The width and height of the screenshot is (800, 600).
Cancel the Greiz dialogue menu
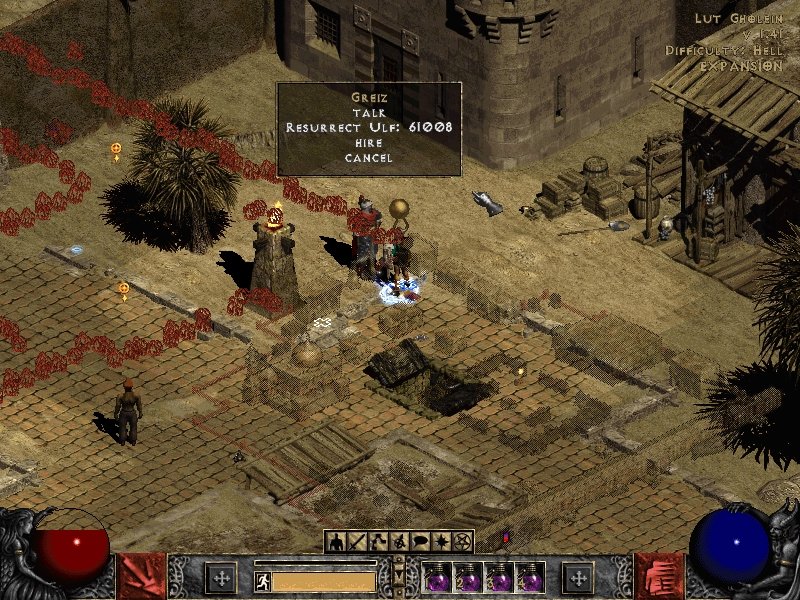tap(368, 158)
